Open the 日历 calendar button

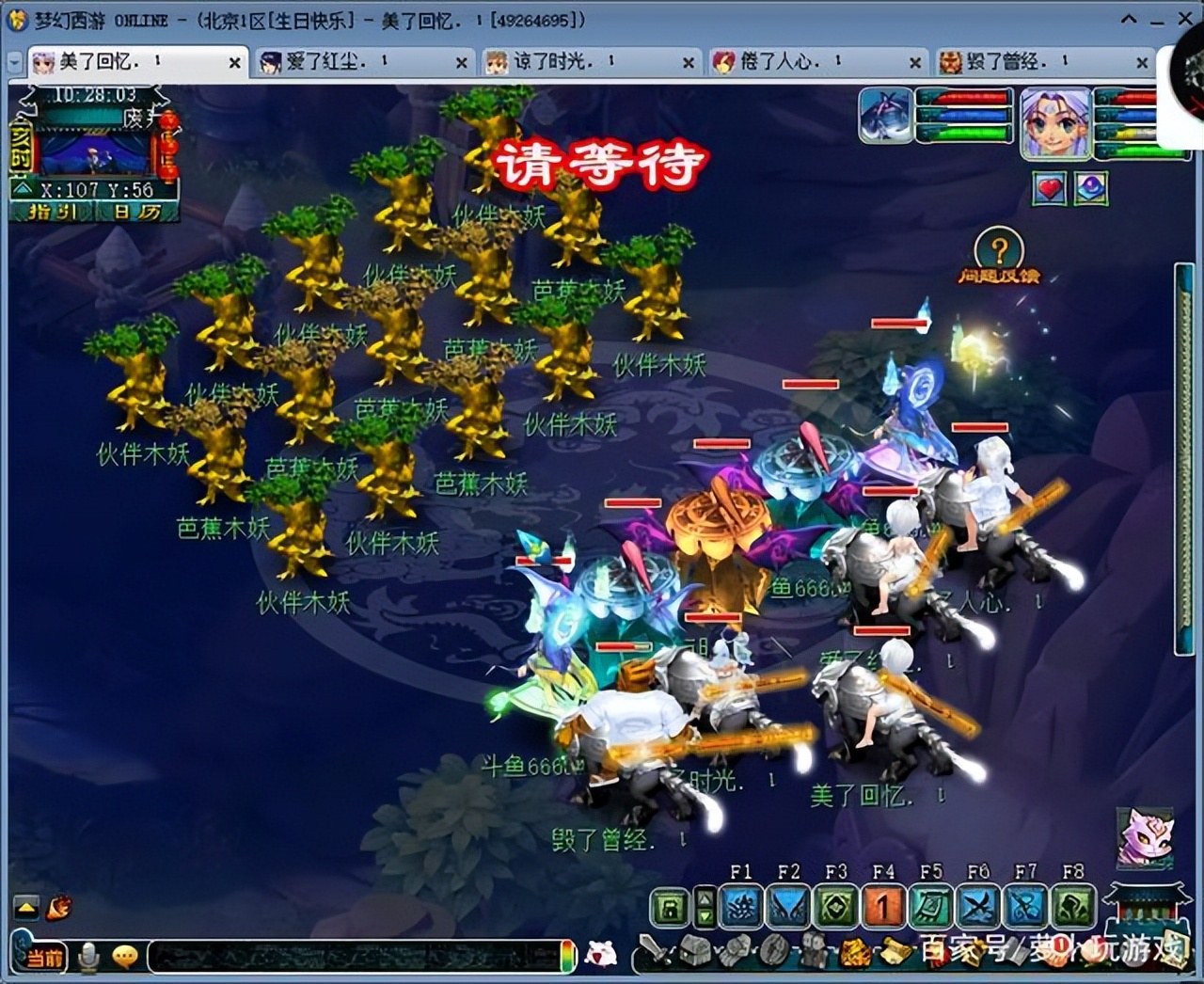click(x=137, y=212)
